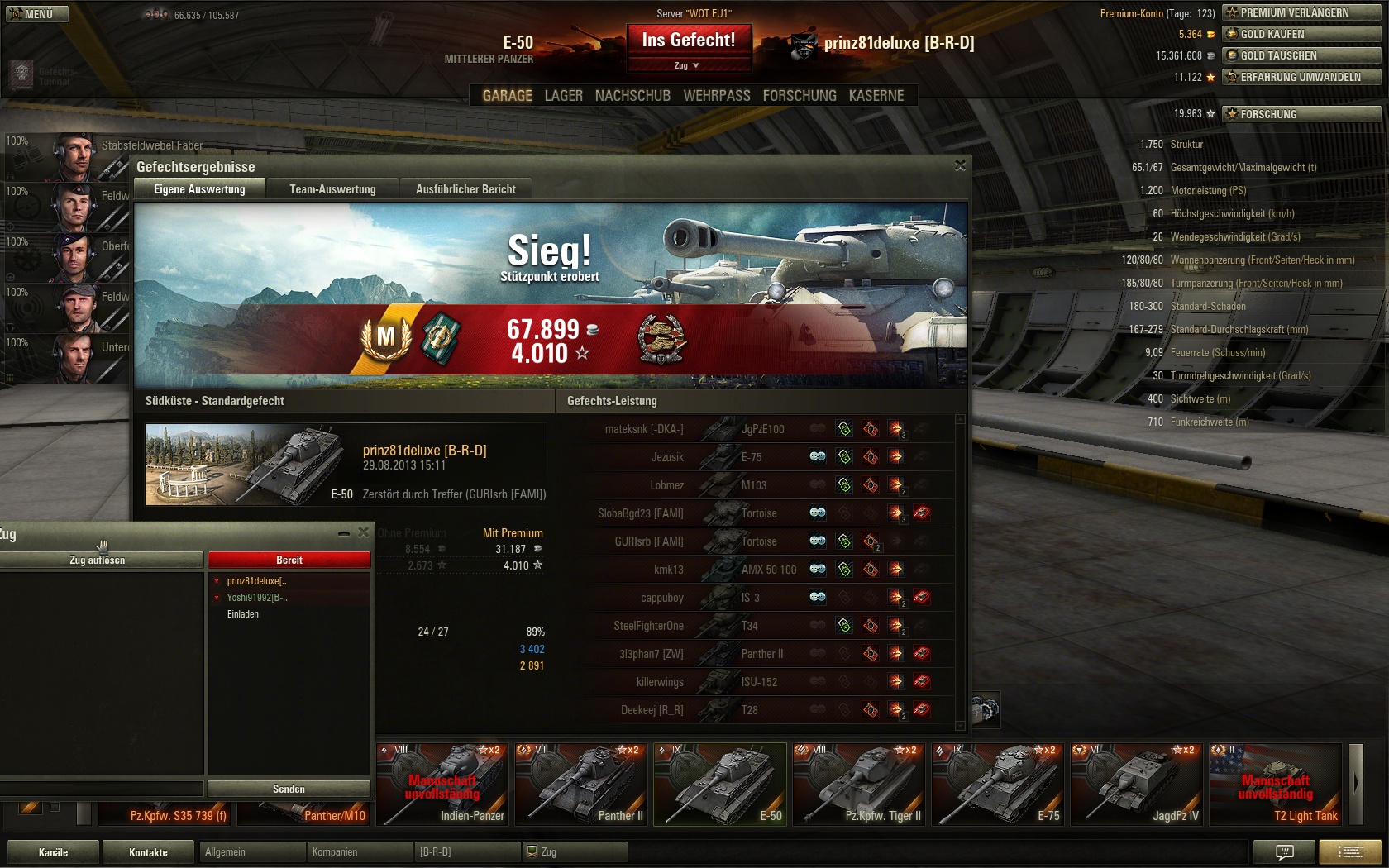
Task: Send platoon chat message with Senden
Action: [289, 789]
